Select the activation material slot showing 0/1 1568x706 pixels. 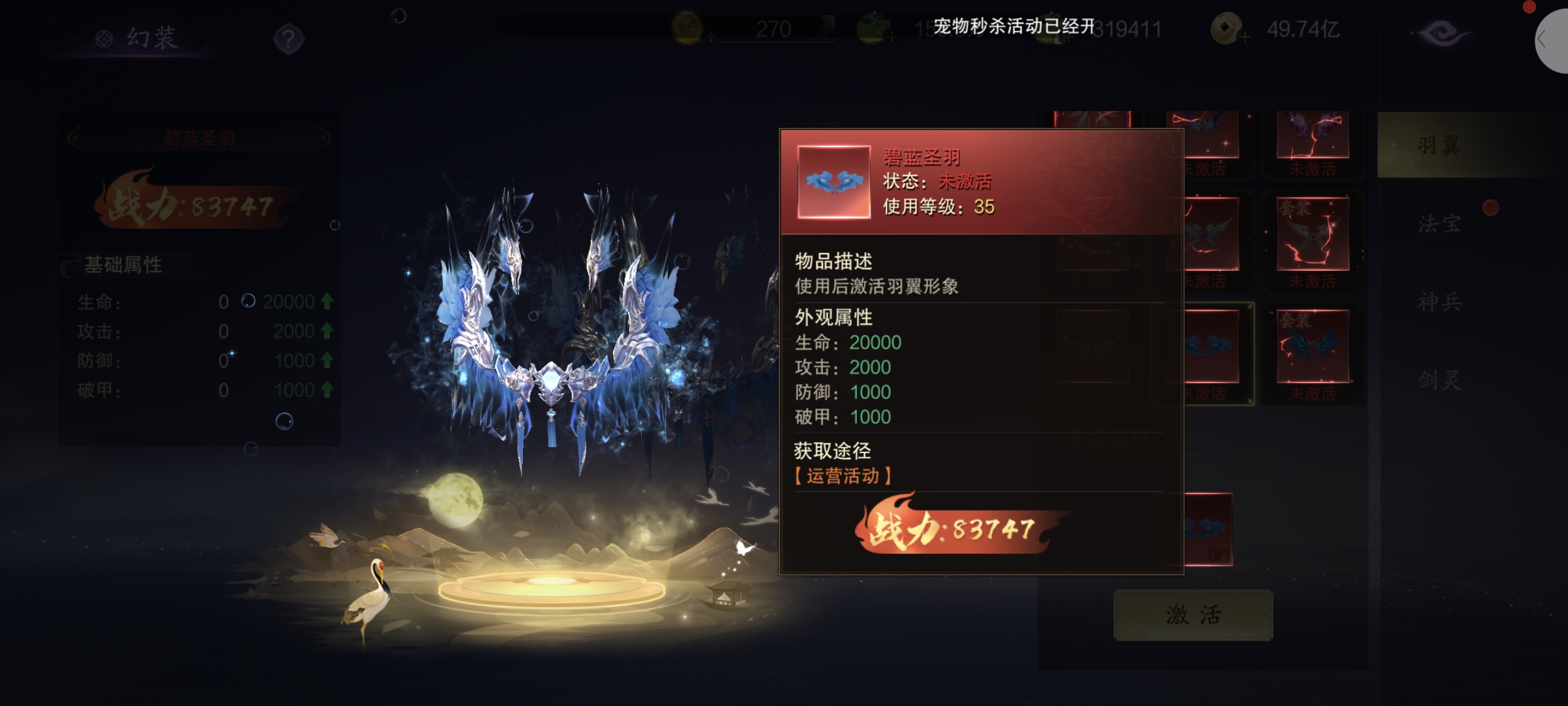(x=1209, y=530)
